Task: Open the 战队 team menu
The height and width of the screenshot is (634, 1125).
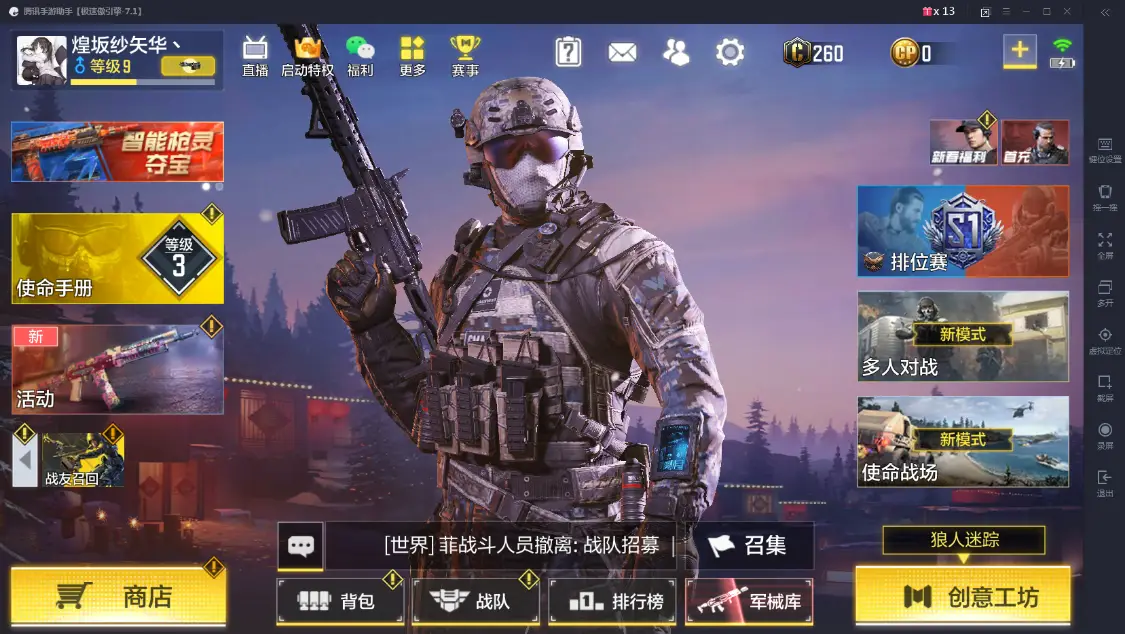Action: coord(475,601)
